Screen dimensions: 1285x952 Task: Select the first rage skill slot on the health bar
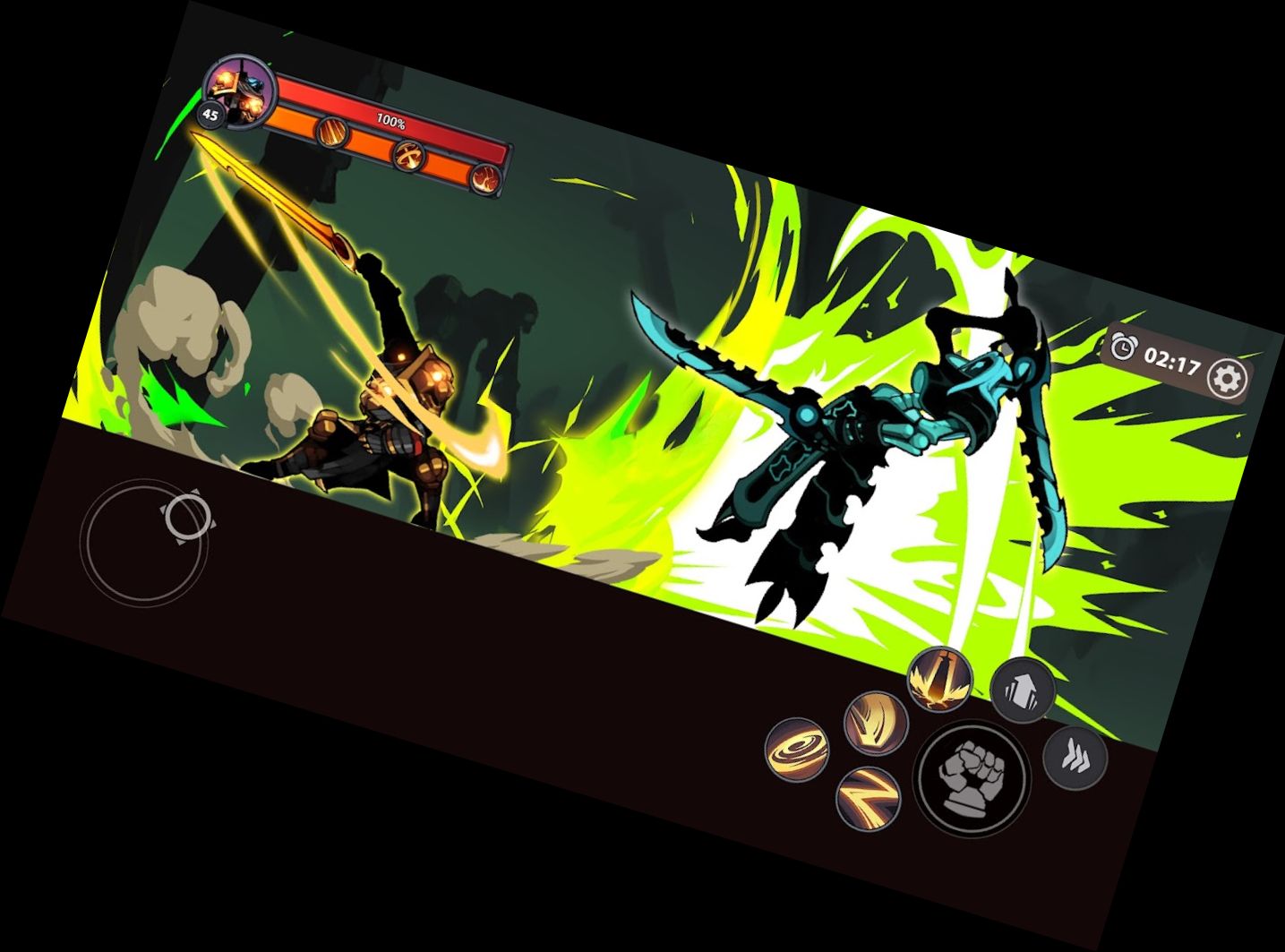pyautogui.click(x=331, y=134)
